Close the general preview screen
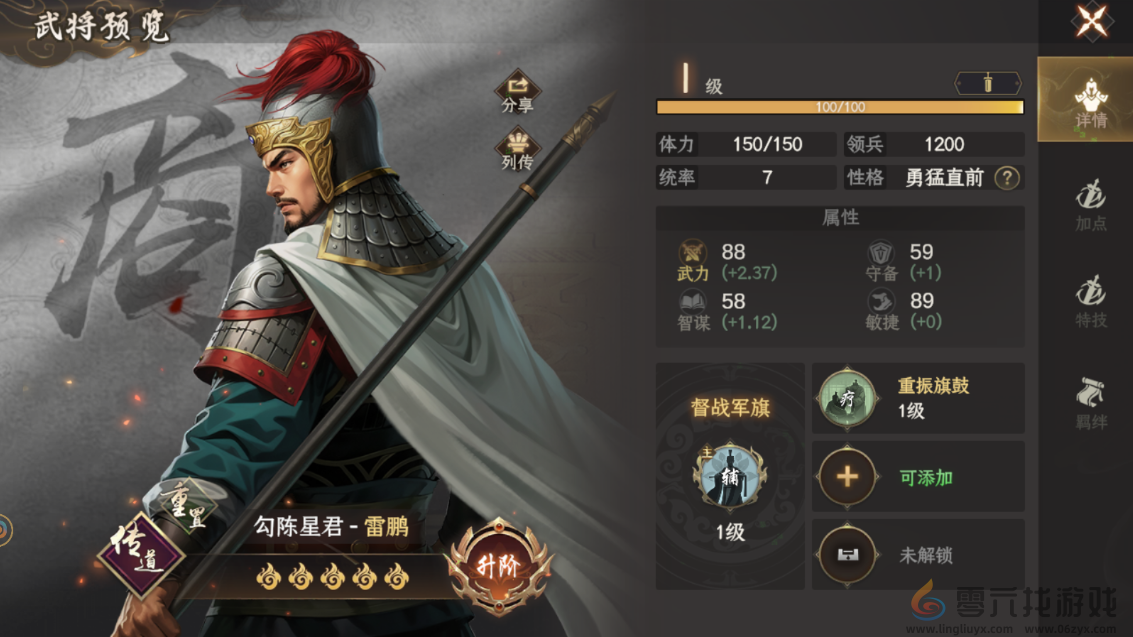 [x=1091, y=21]
